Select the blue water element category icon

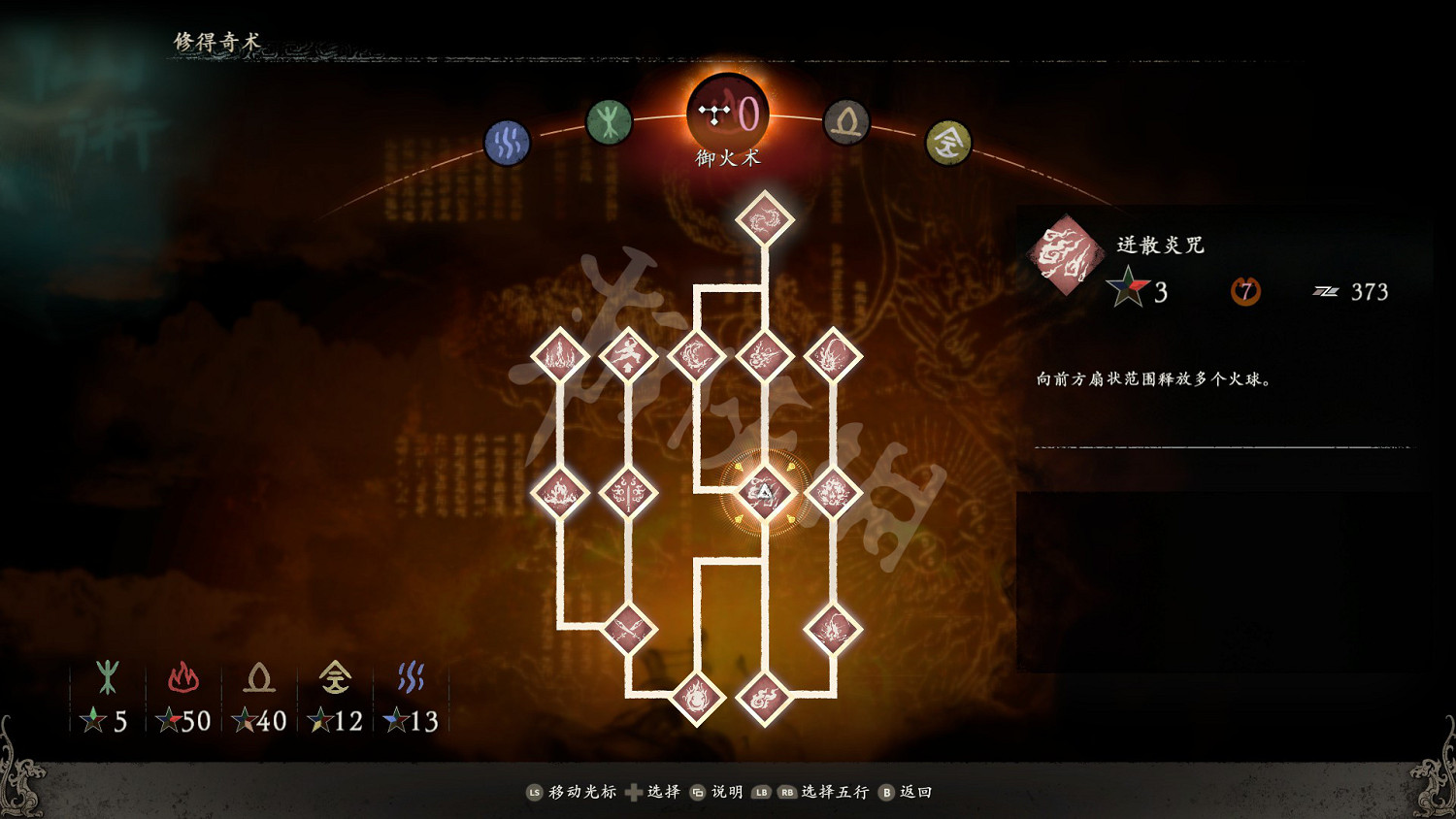[x=507, y=142]
